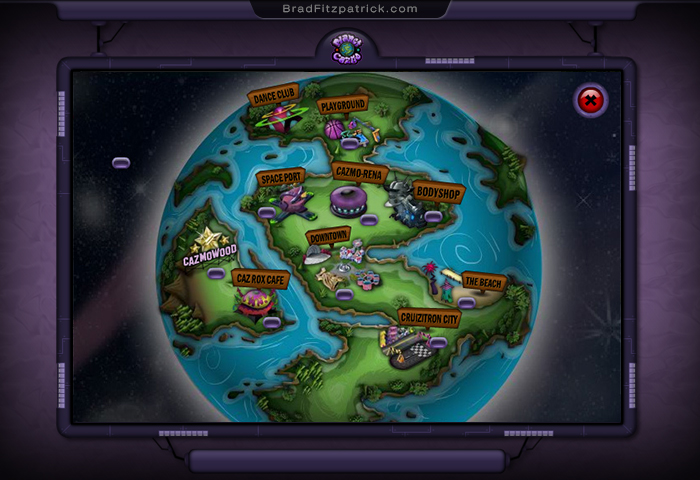Travel to the Space Port
This screenshot has height=480, width=700.
click(281, 178)
